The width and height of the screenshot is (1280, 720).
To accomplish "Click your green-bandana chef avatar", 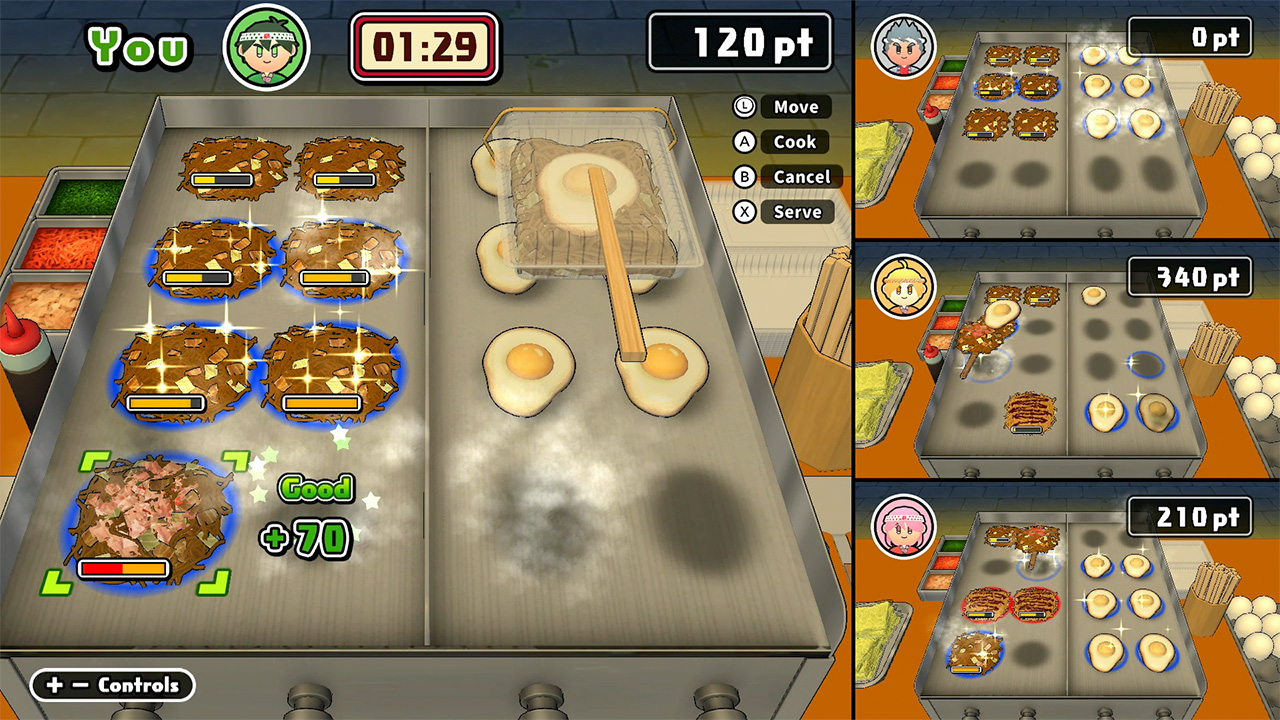I will tap(266, 47).
